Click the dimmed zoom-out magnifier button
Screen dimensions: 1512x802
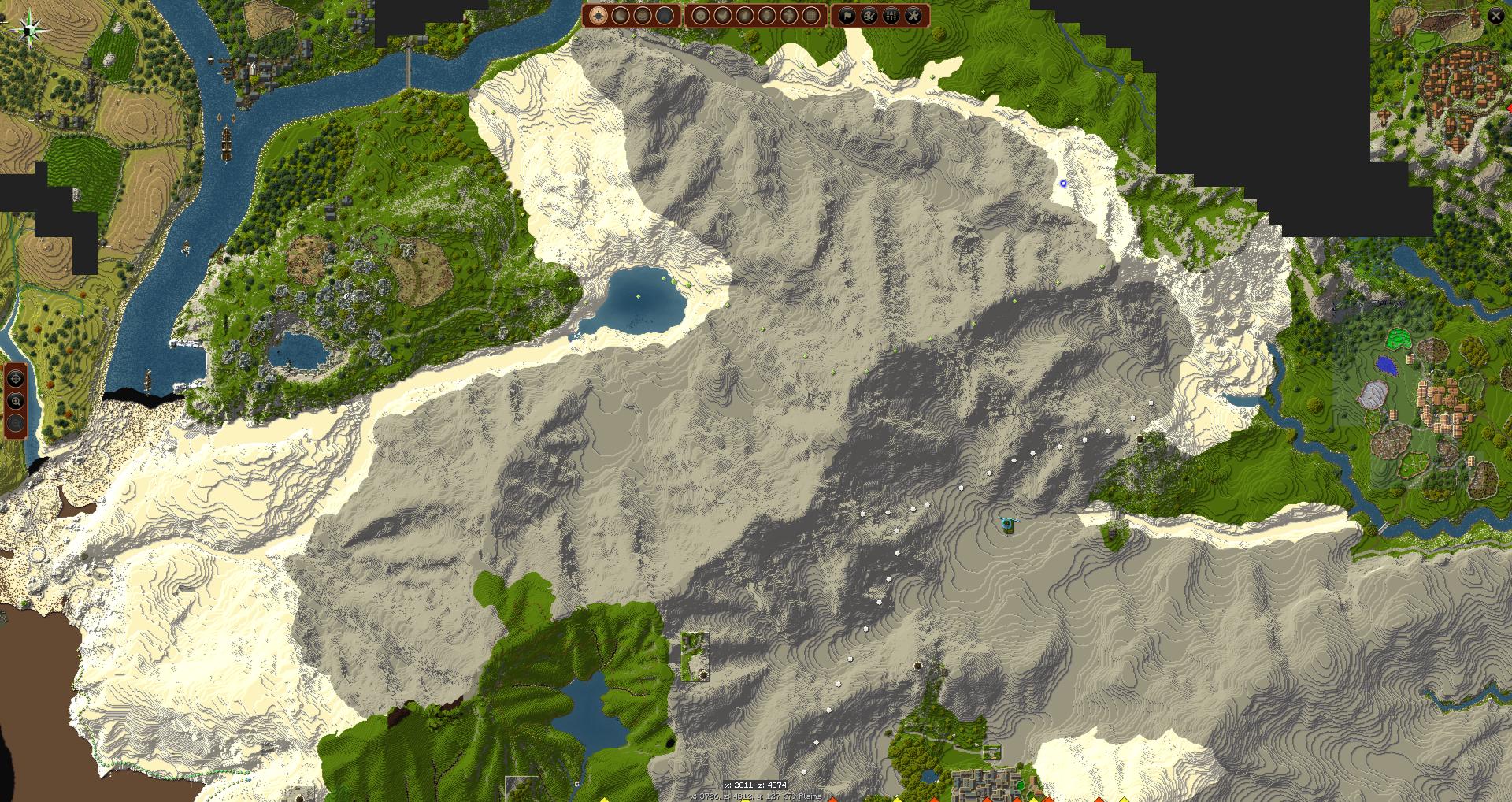(x=15, y=423)
